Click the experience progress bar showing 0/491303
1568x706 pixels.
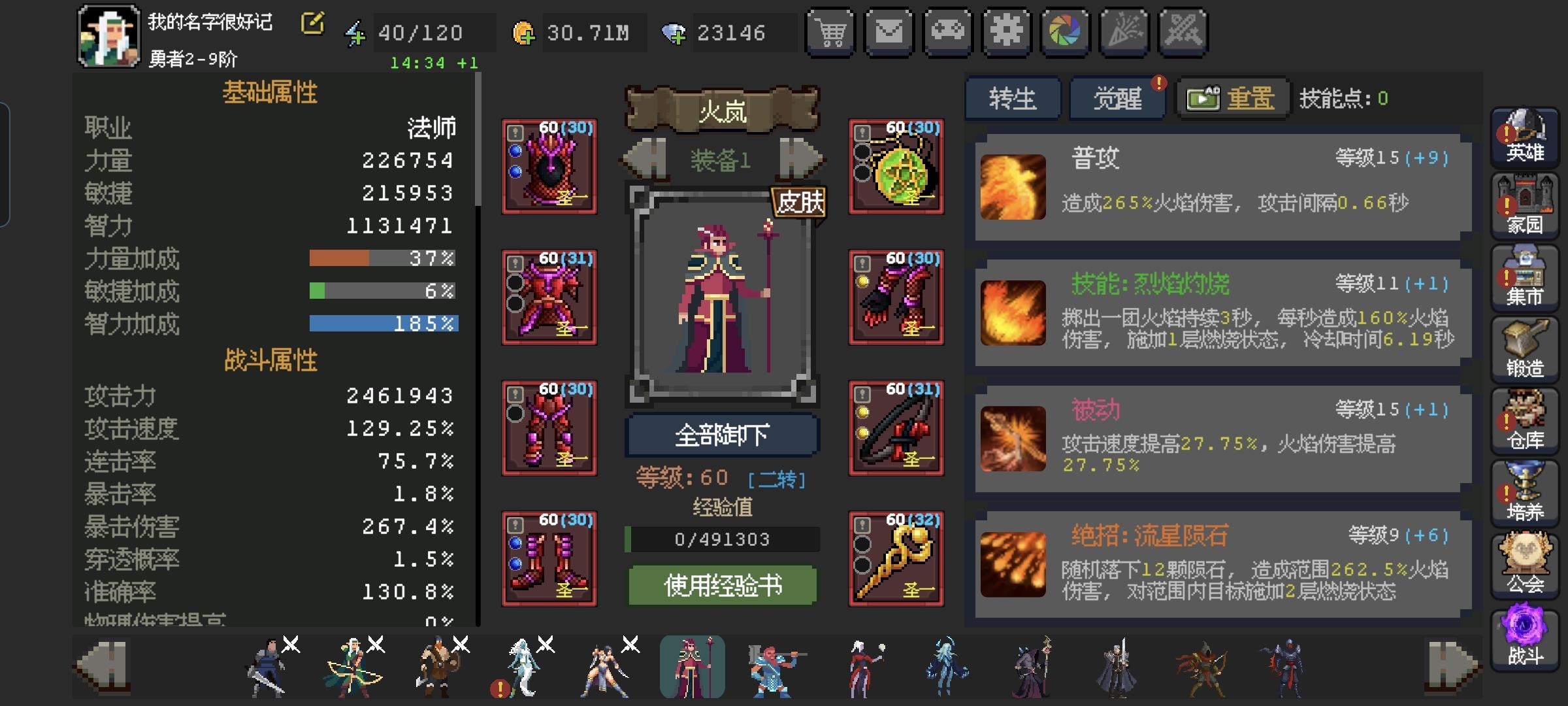pos(723,539)
